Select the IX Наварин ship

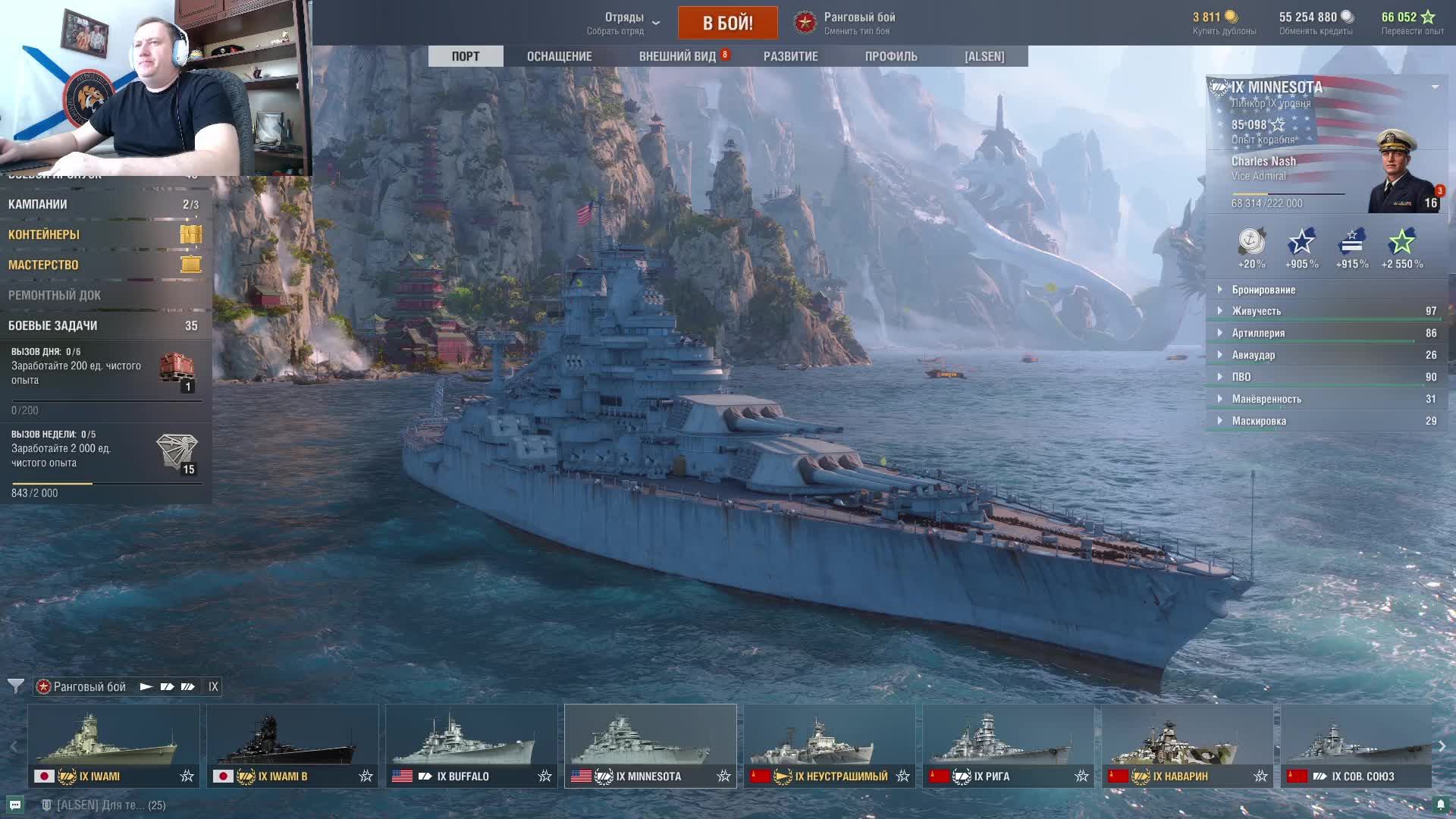click(1187, 746)
